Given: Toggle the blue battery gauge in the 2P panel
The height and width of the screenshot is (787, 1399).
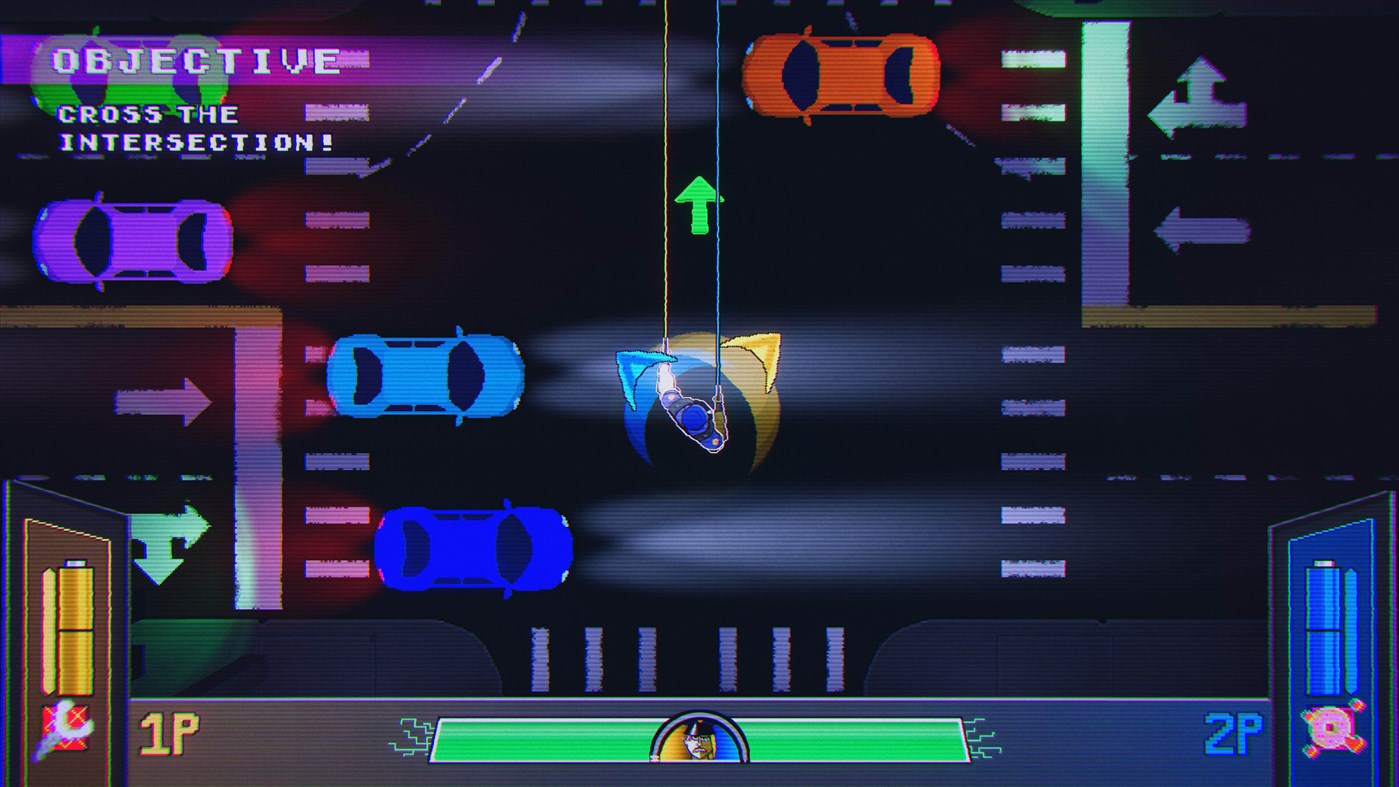Looking at the screenshot, I should click(x=1324, y=630).
